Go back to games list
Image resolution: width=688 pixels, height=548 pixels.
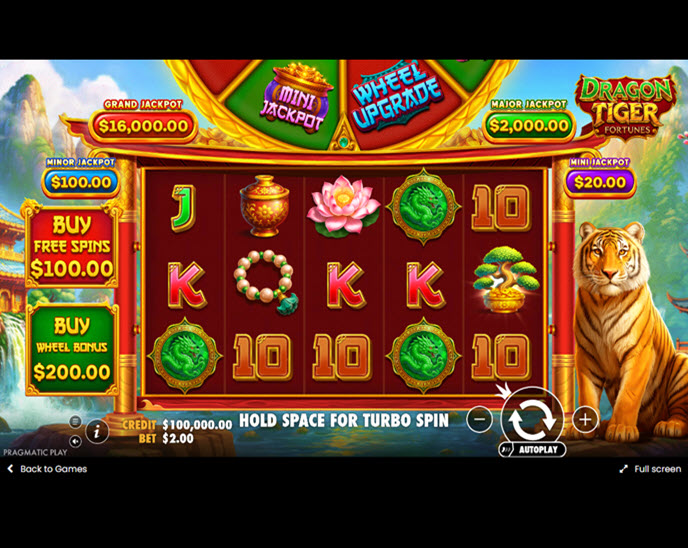click(47, 469)
